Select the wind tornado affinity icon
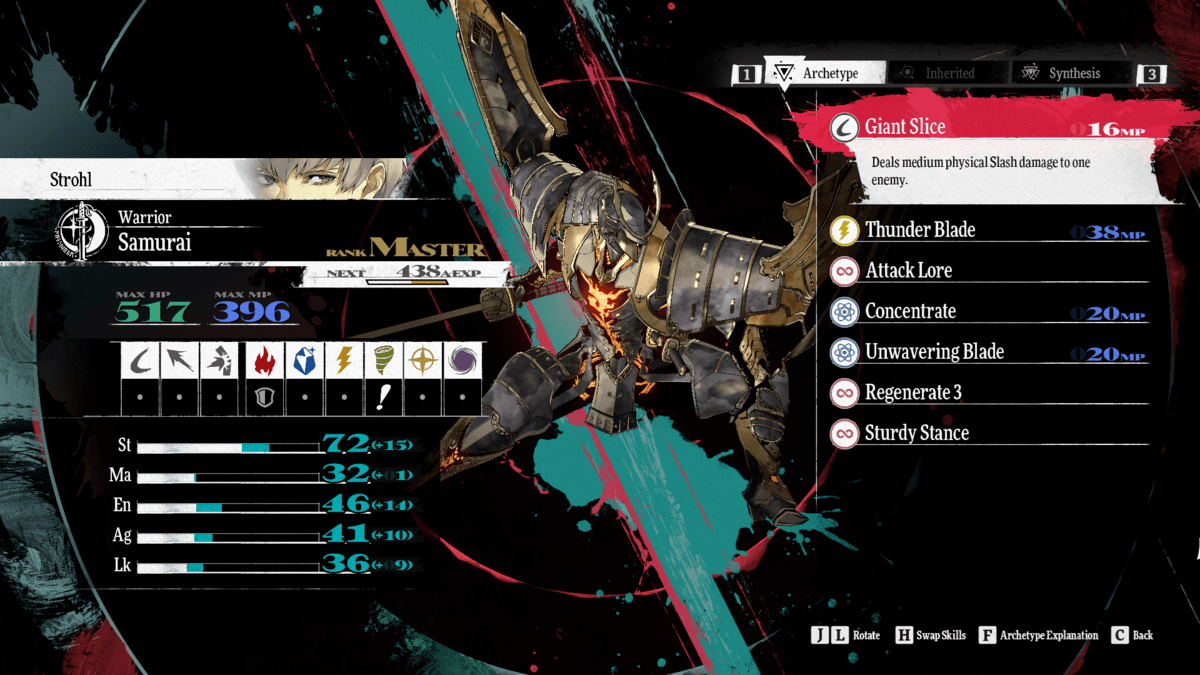Image resolution: width=1200 pixels, height=675 pixels. (x=382, y=361)
